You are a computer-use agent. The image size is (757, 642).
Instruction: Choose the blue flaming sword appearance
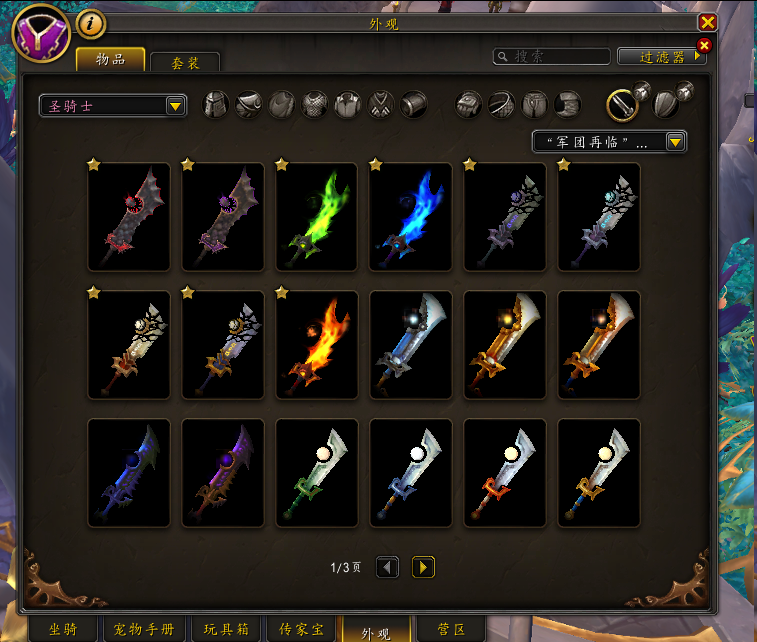coord(410,217)
